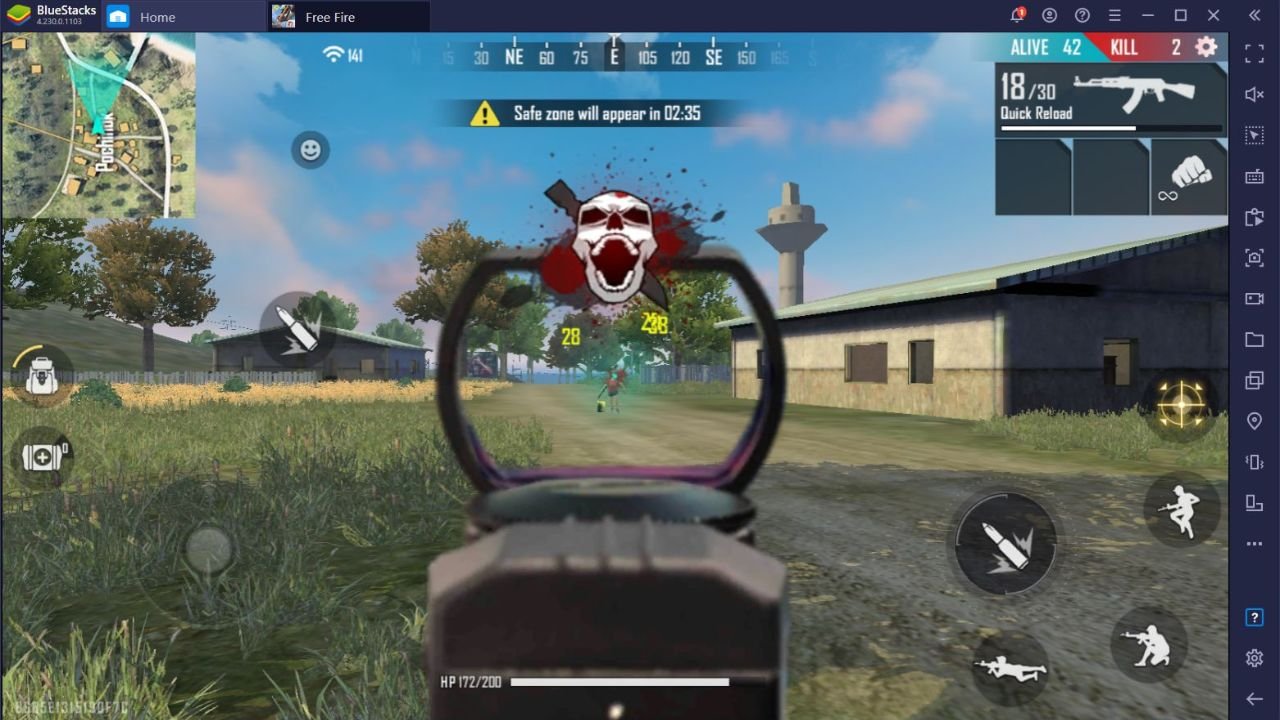Open the Multi-instance manager
Viewport: 1280px width, 720px height.
tap(1253, 381)
